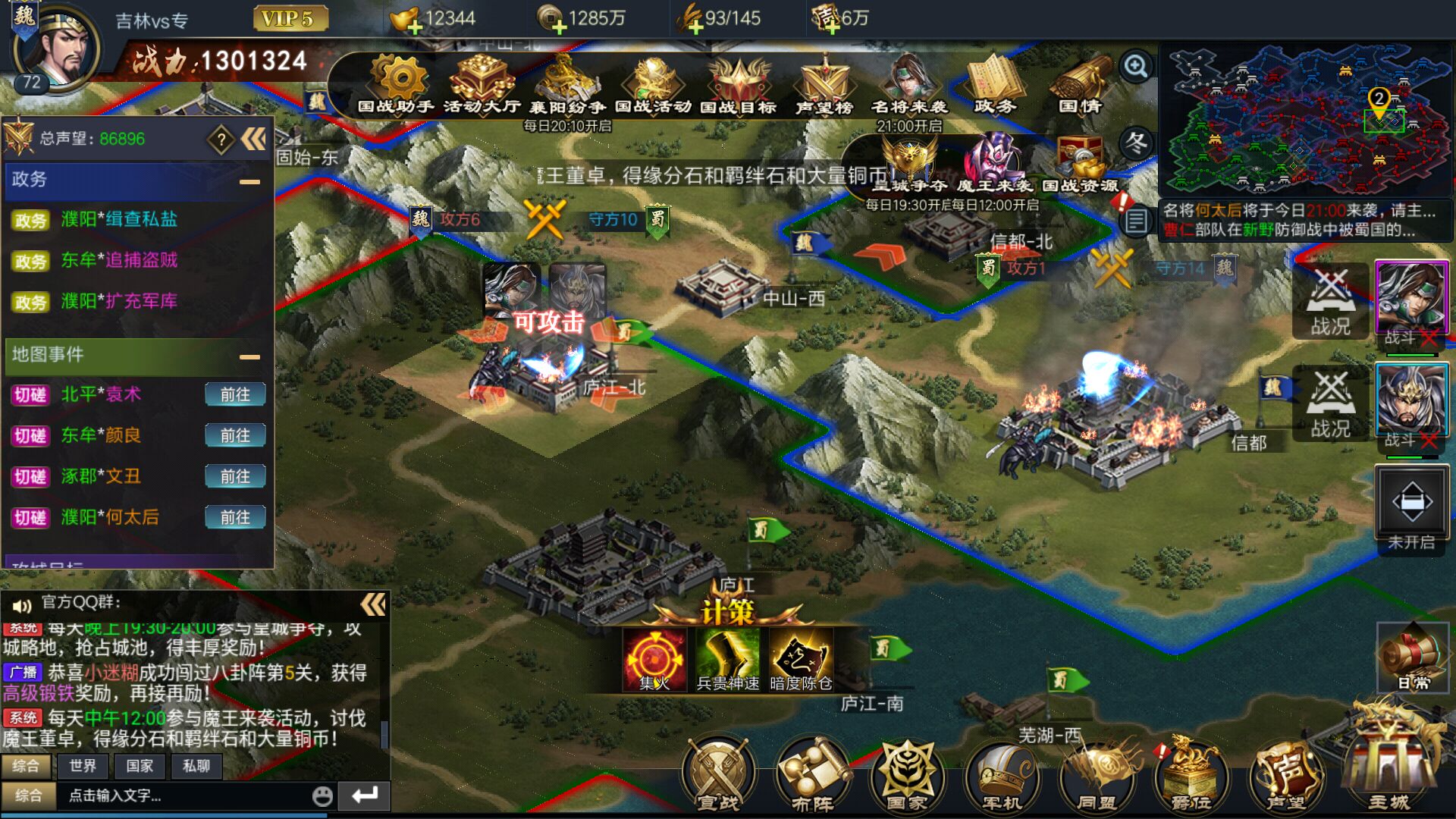1456x819 pixels.
Task: Open the 声望榜 ranking icon
Action: point(826,83)
